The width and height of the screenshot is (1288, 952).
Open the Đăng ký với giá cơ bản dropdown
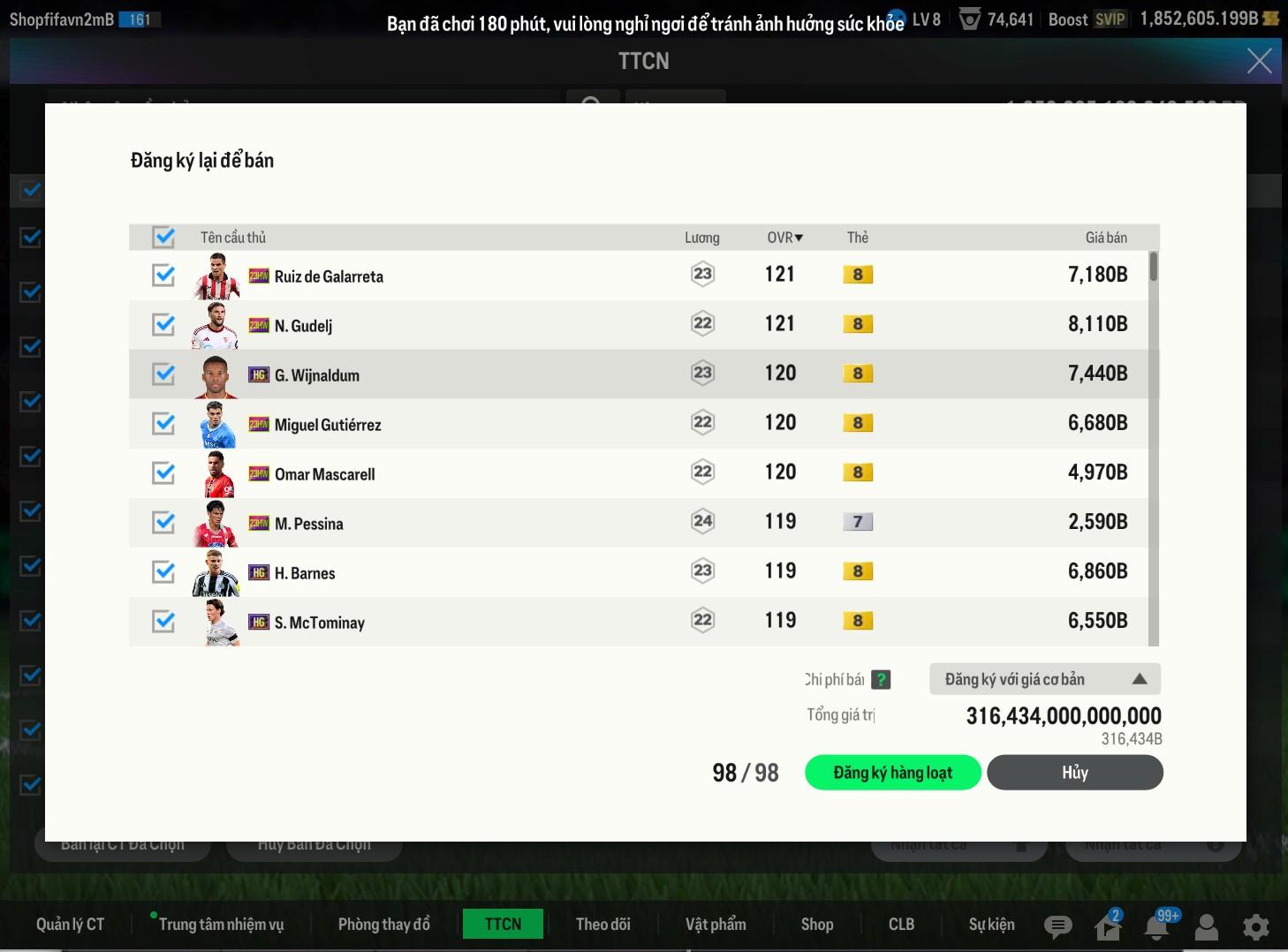point(1044,679)
